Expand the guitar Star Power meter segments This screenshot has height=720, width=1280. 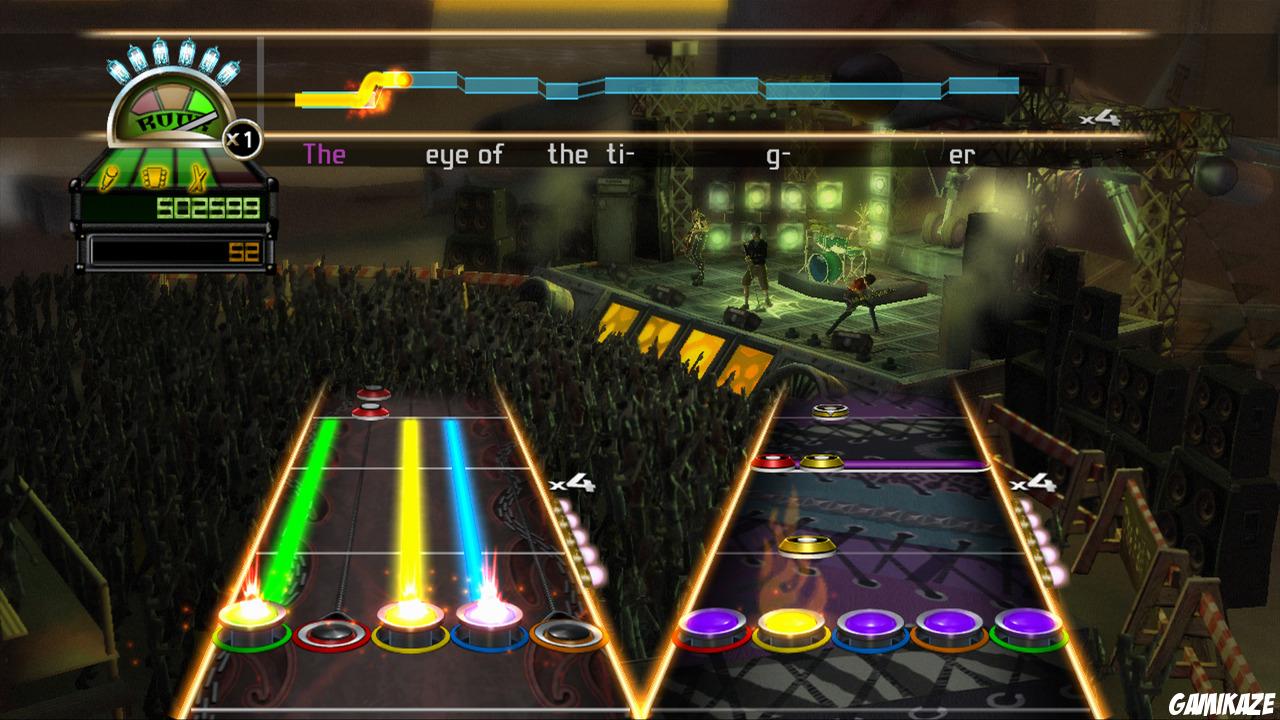point(577,540)
